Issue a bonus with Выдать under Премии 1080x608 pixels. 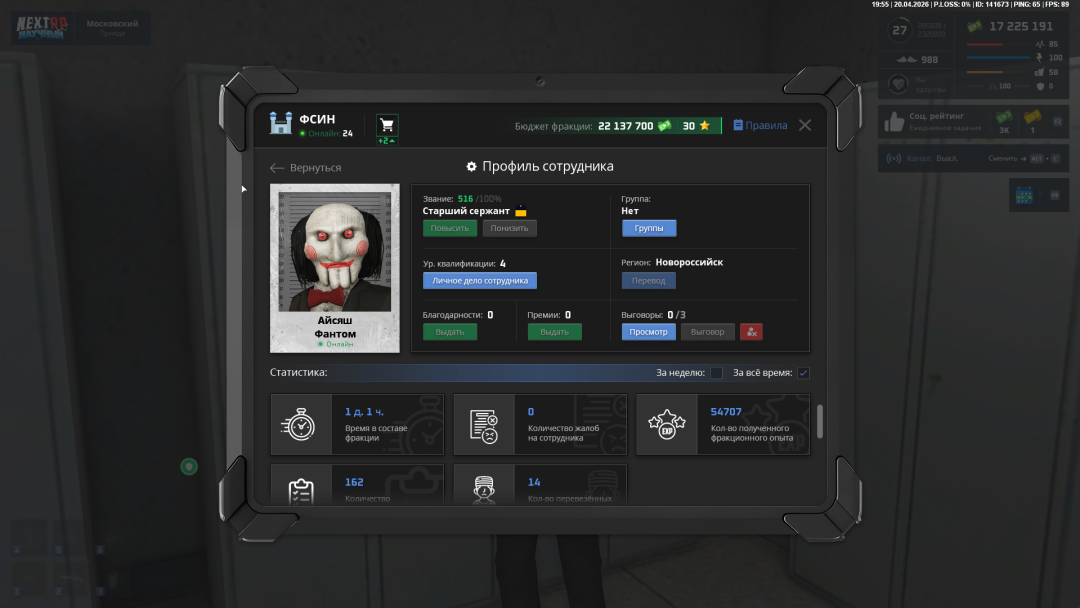coord(554,332)
